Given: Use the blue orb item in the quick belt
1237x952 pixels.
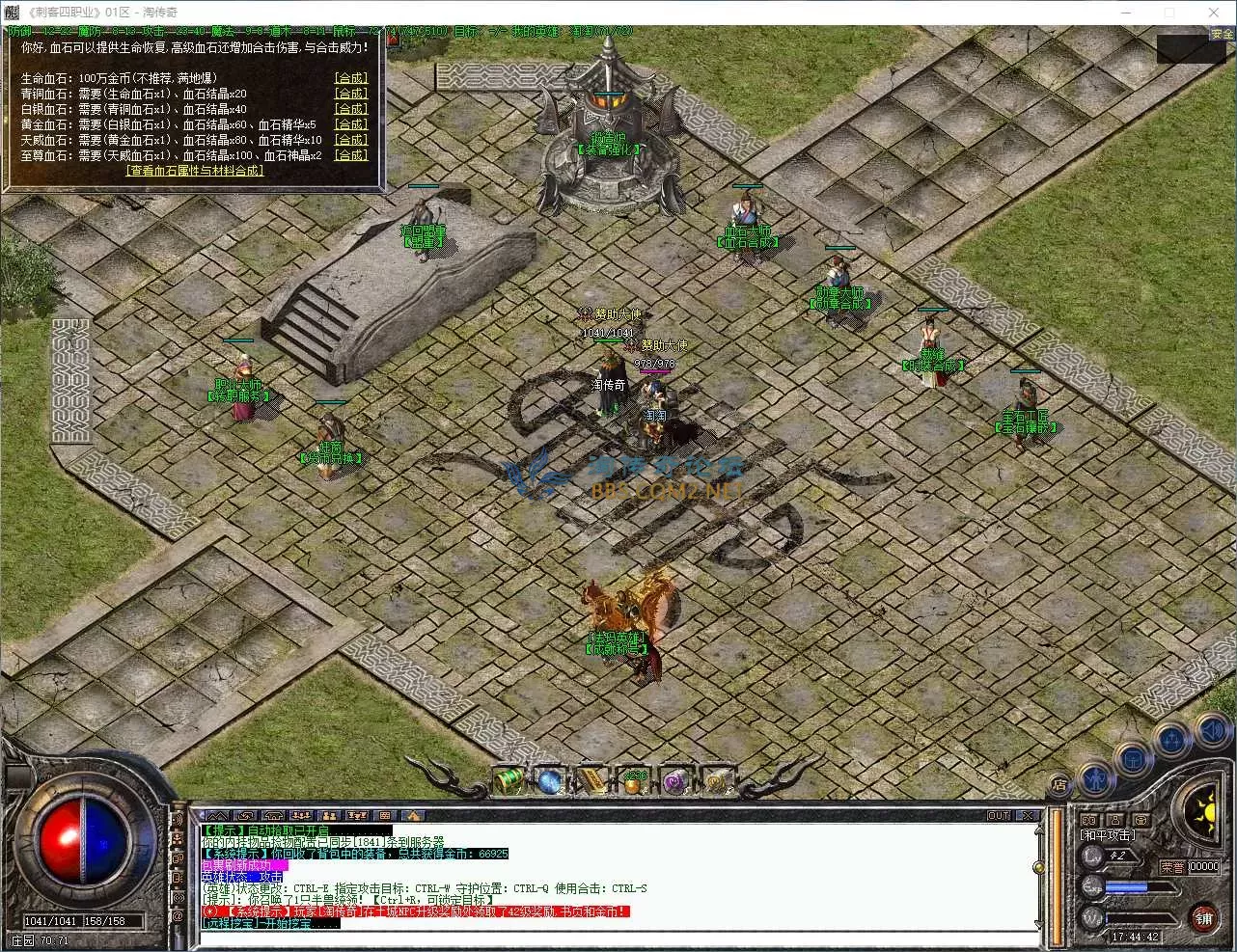Looking at the screenshot, I should click(x=550, y=781).
